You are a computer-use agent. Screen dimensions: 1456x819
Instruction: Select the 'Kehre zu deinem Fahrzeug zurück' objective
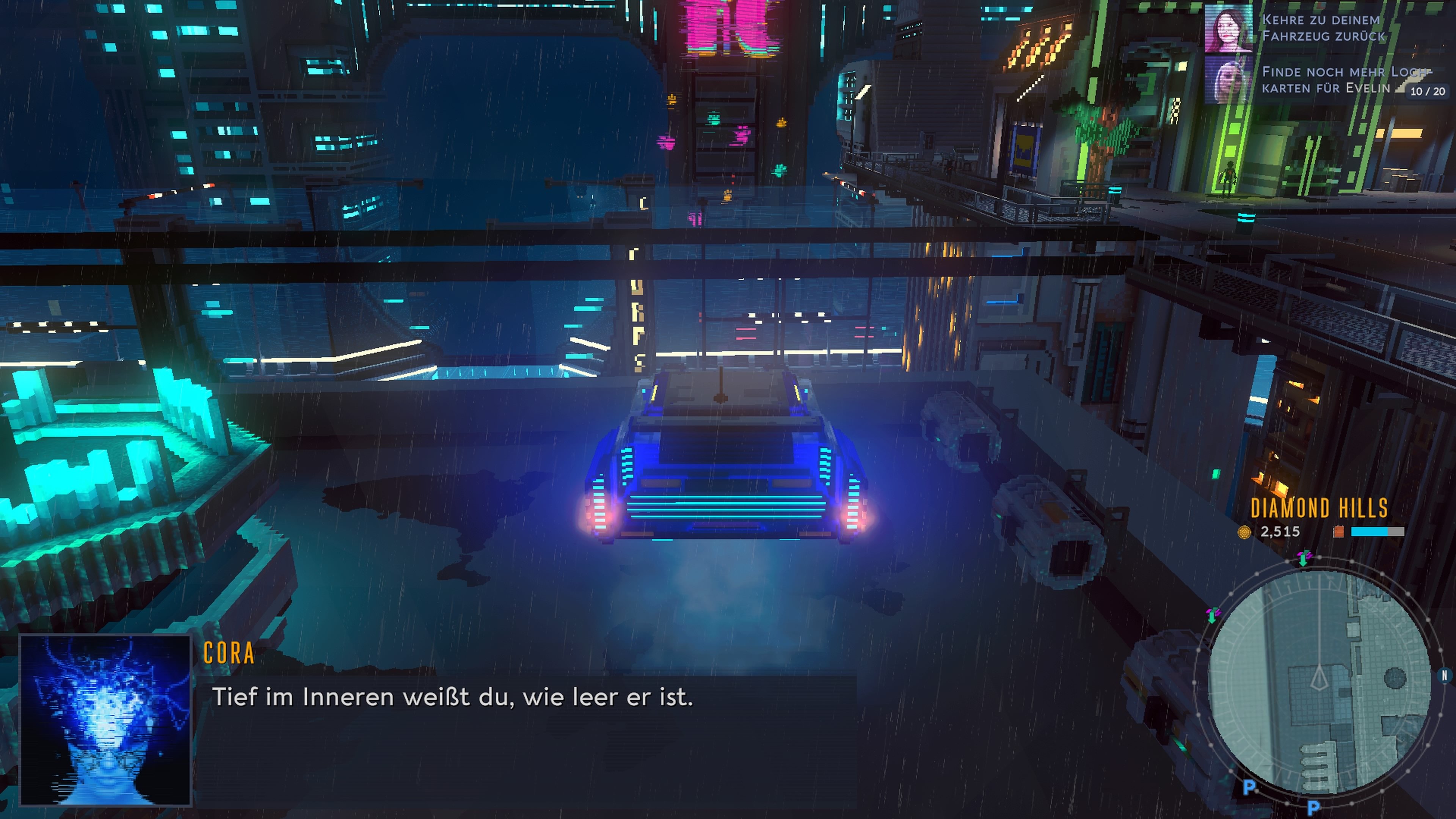click(x=1323, y=28)
